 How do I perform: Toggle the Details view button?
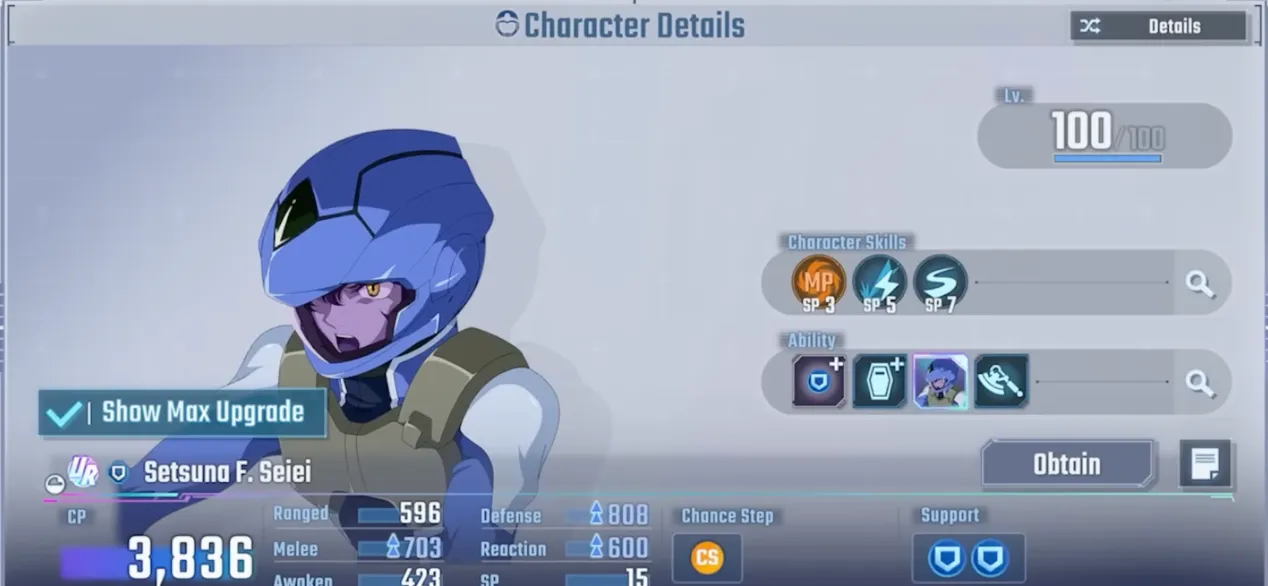click(1158, 27)
